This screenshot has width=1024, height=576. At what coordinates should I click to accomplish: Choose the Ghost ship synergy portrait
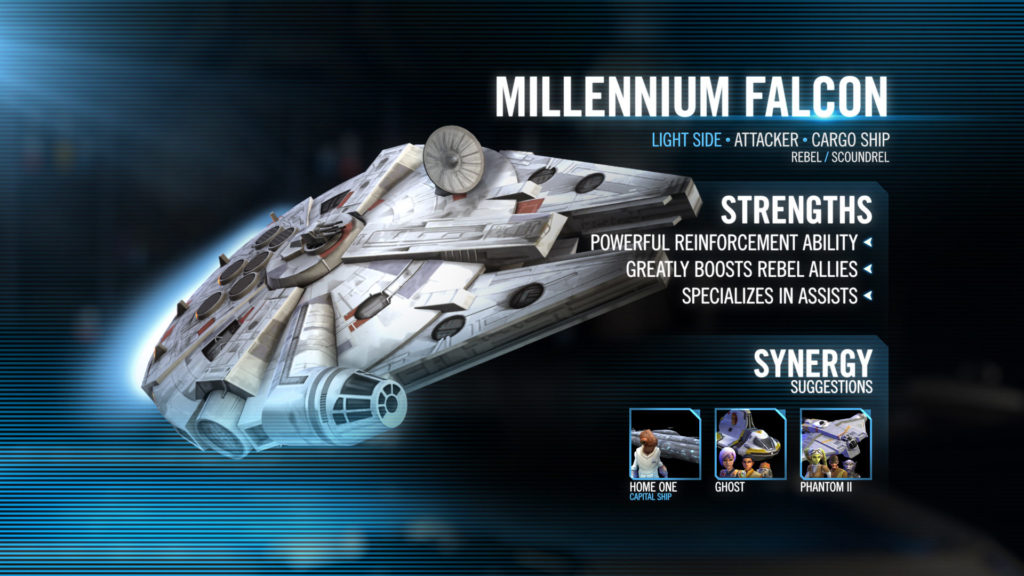(x=751, y=443)
